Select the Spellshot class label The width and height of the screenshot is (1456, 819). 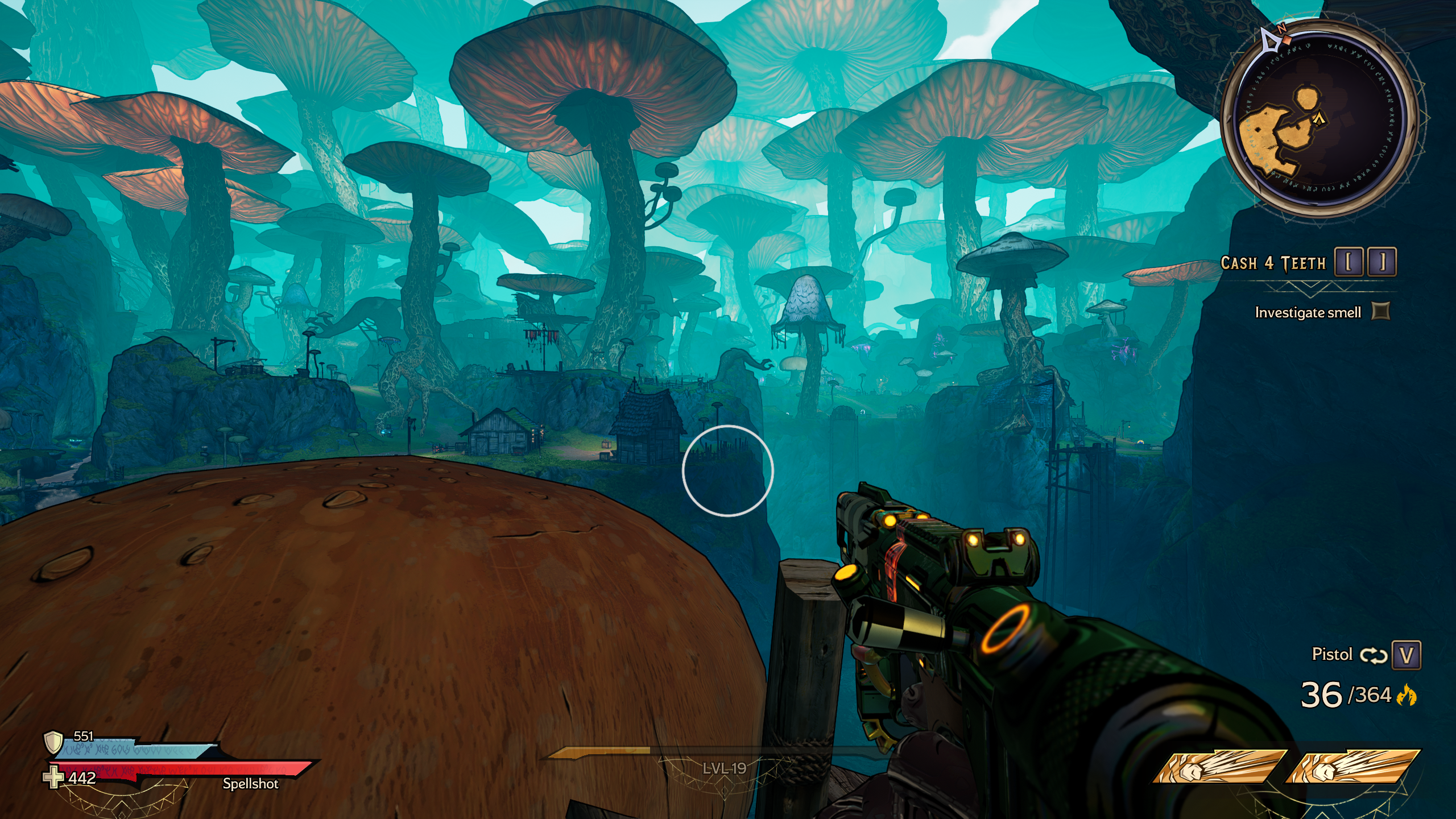(250, 784)
